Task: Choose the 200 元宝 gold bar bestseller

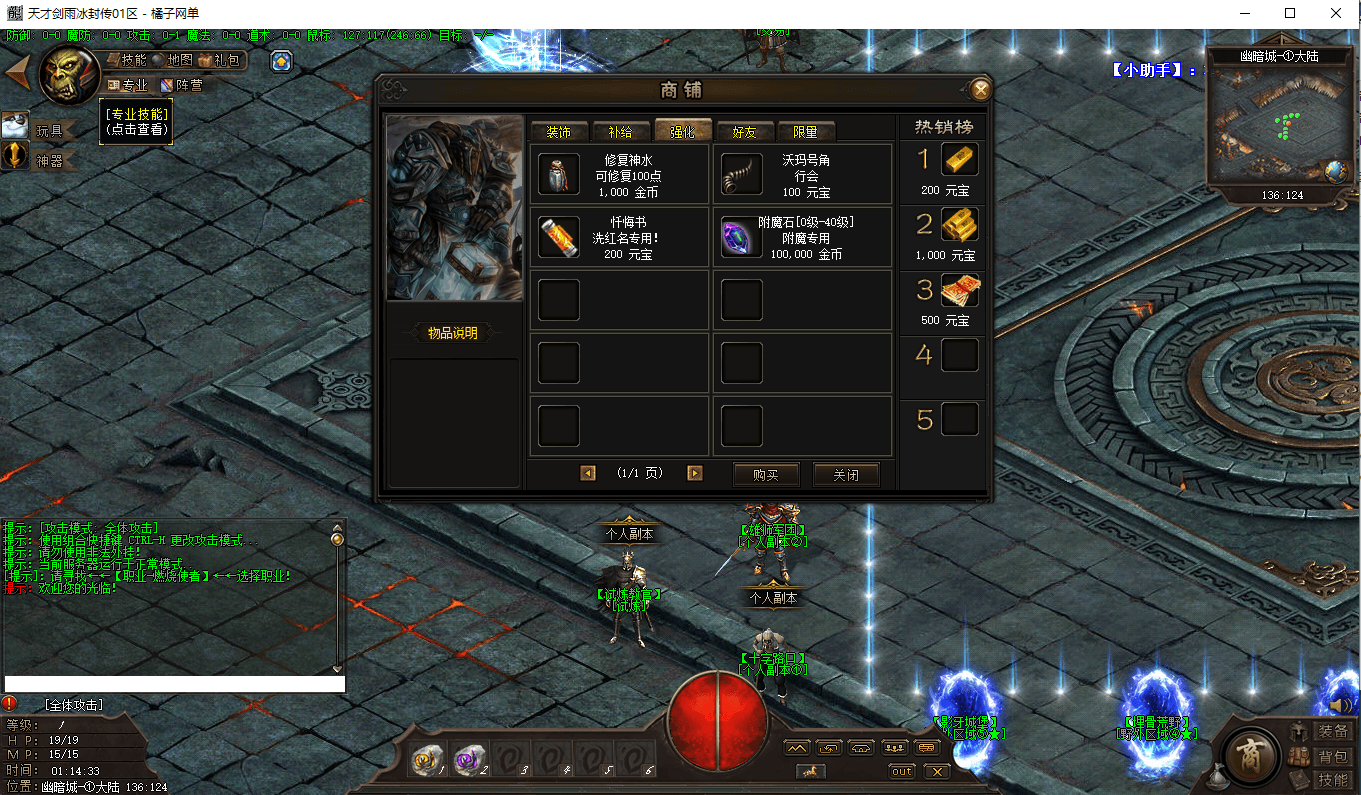Action: coord(959,161)
